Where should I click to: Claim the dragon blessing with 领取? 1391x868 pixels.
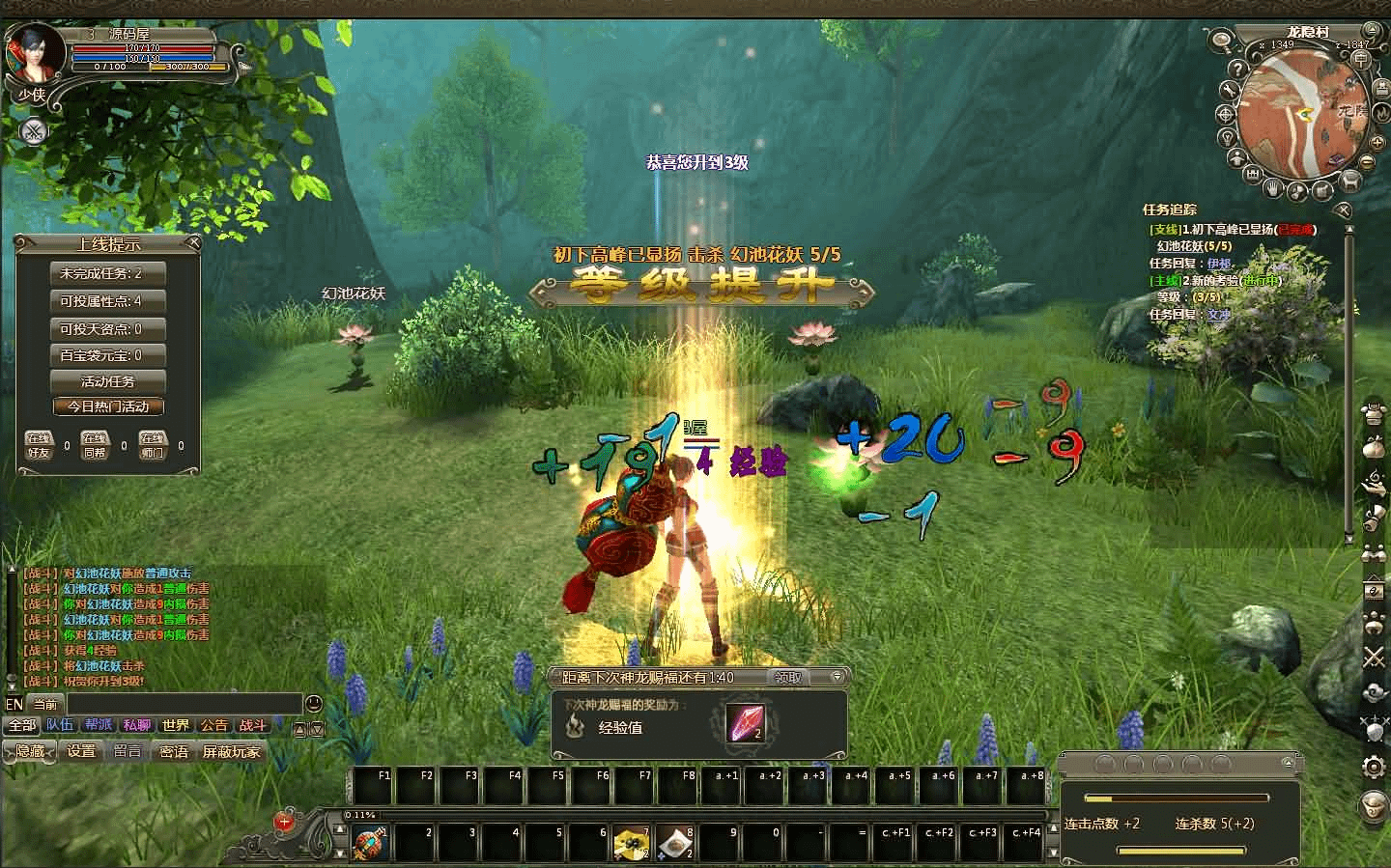pos(788,677)
